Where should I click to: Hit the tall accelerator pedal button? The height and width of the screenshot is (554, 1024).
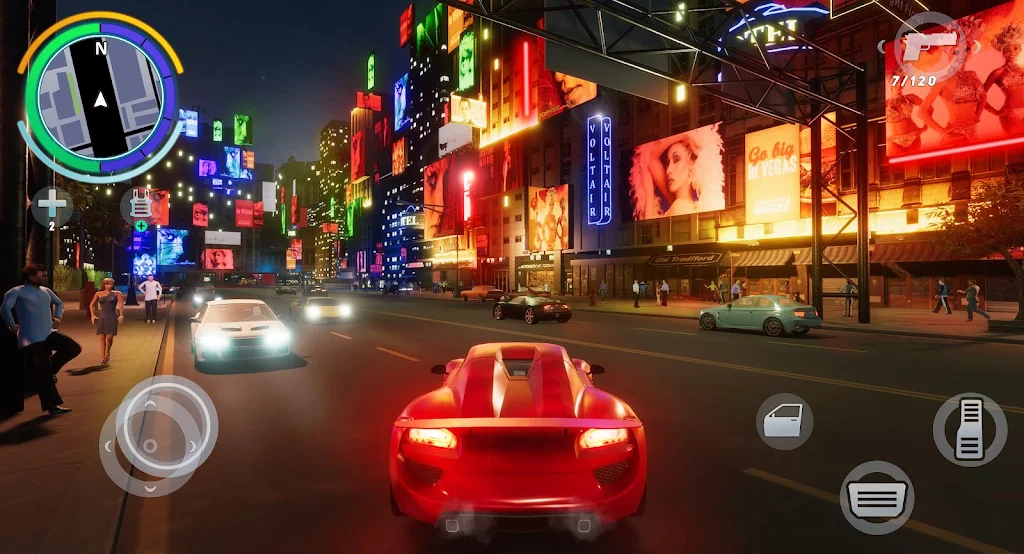969,429
